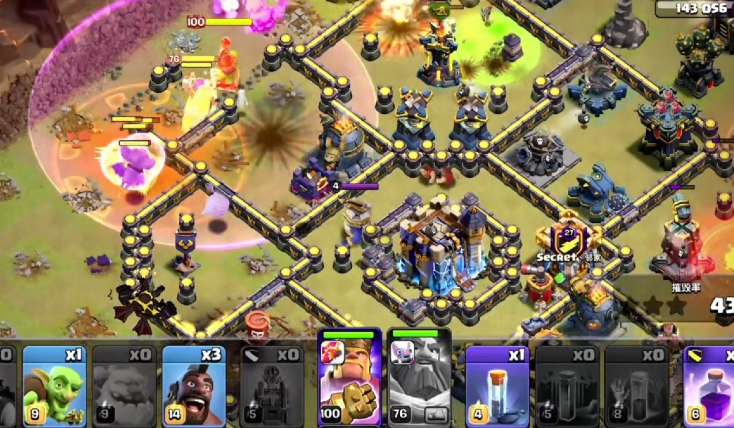Select the depleted level 8 spell card
This screenshot has height=428, width=734.
[x=636, y=385]
